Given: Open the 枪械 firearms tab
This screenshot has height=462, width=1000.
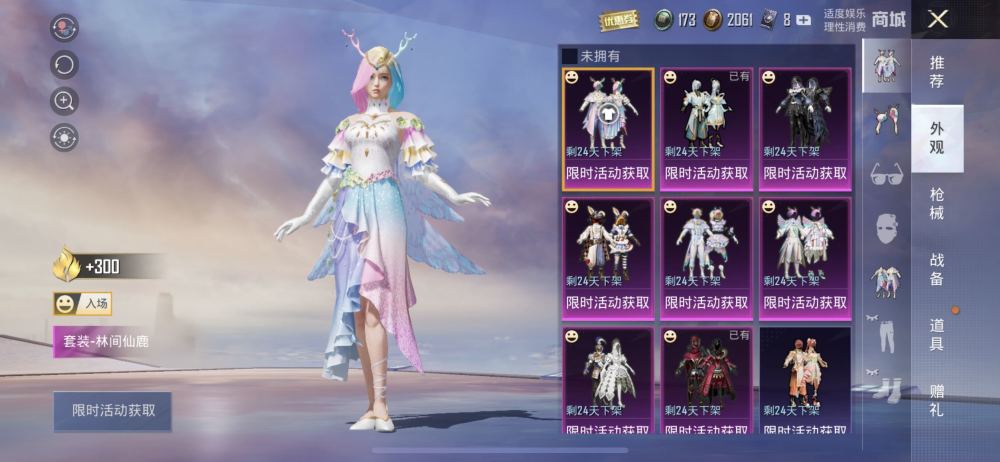Looking at the screenshot, I should 937,202.
